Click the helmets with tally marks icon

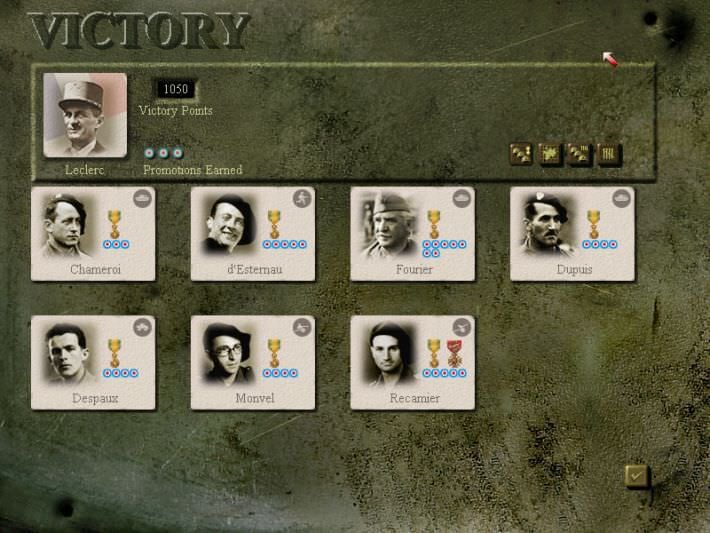[x=580, y=154]
